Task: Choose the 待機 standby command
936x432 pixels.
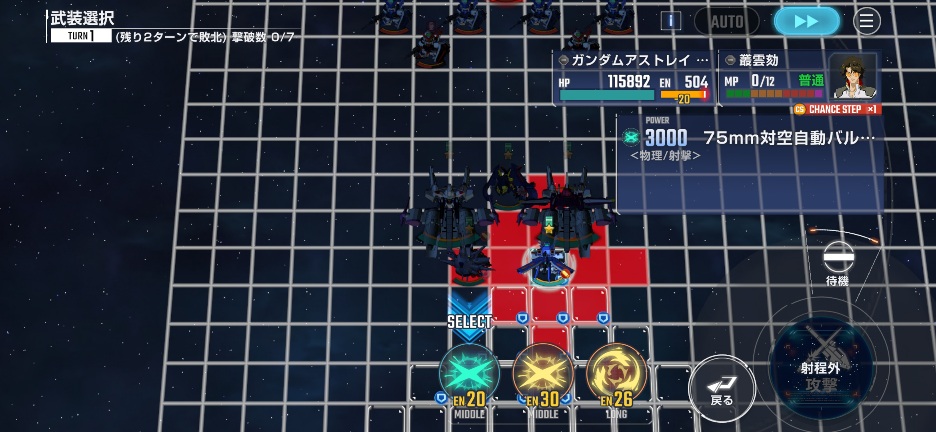Action: pos(838,264)
